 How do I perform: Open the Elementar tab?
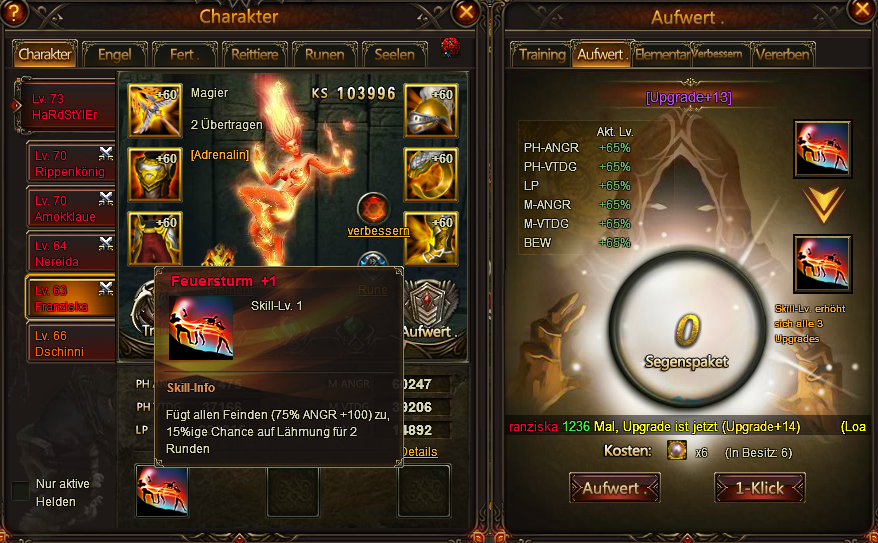coord(661,54)
